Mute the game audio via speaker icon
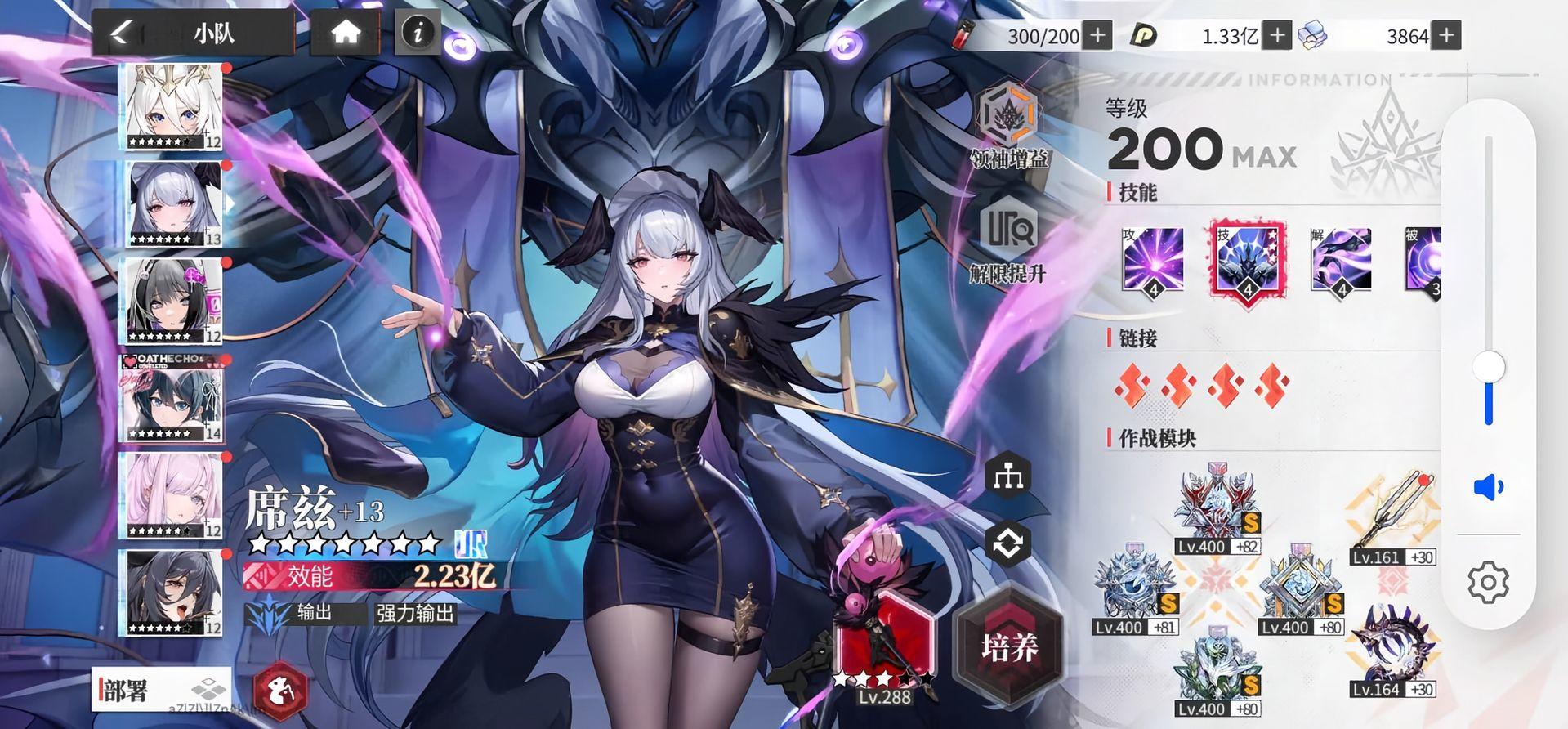 point(1490,486)
